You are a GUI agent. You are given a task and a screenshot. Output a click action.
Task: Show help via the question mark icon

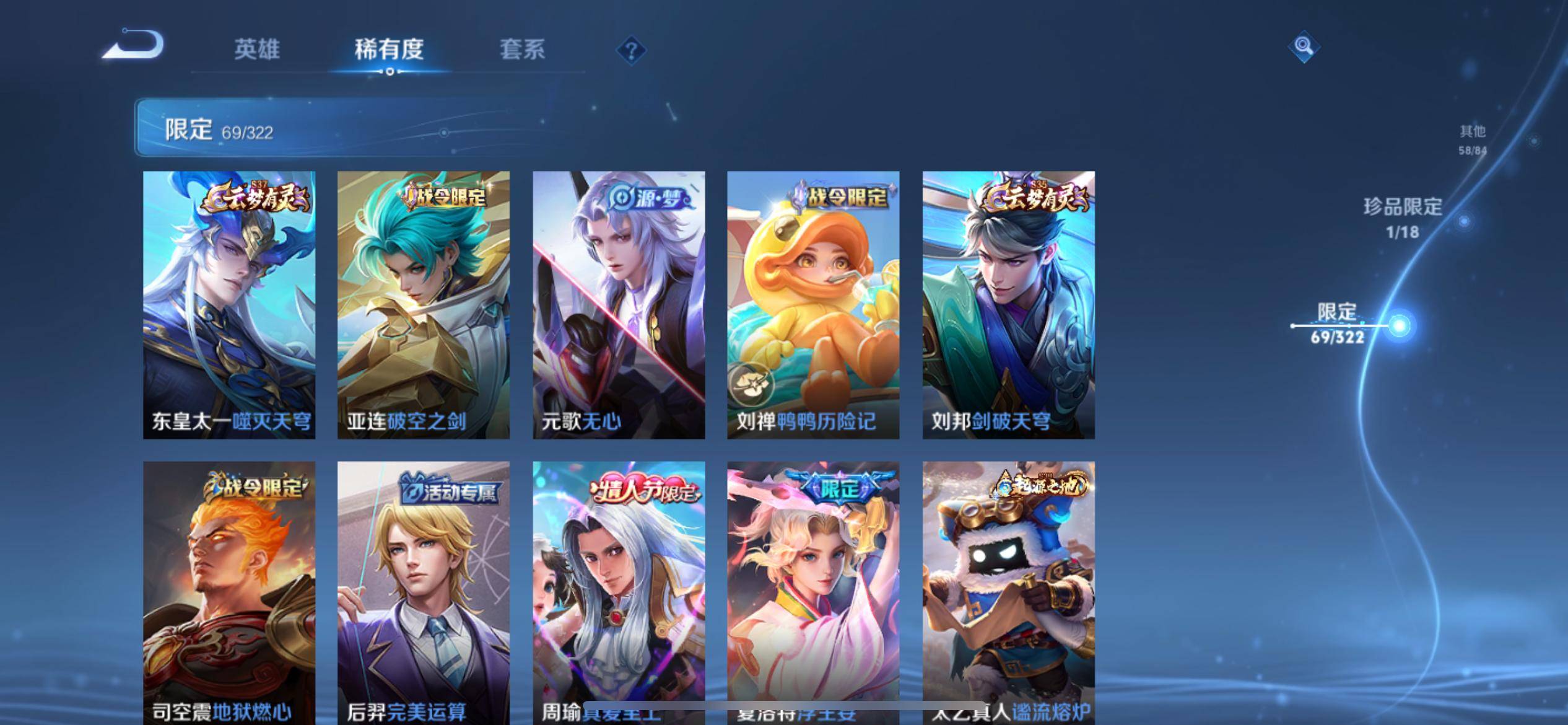point(631,50)
